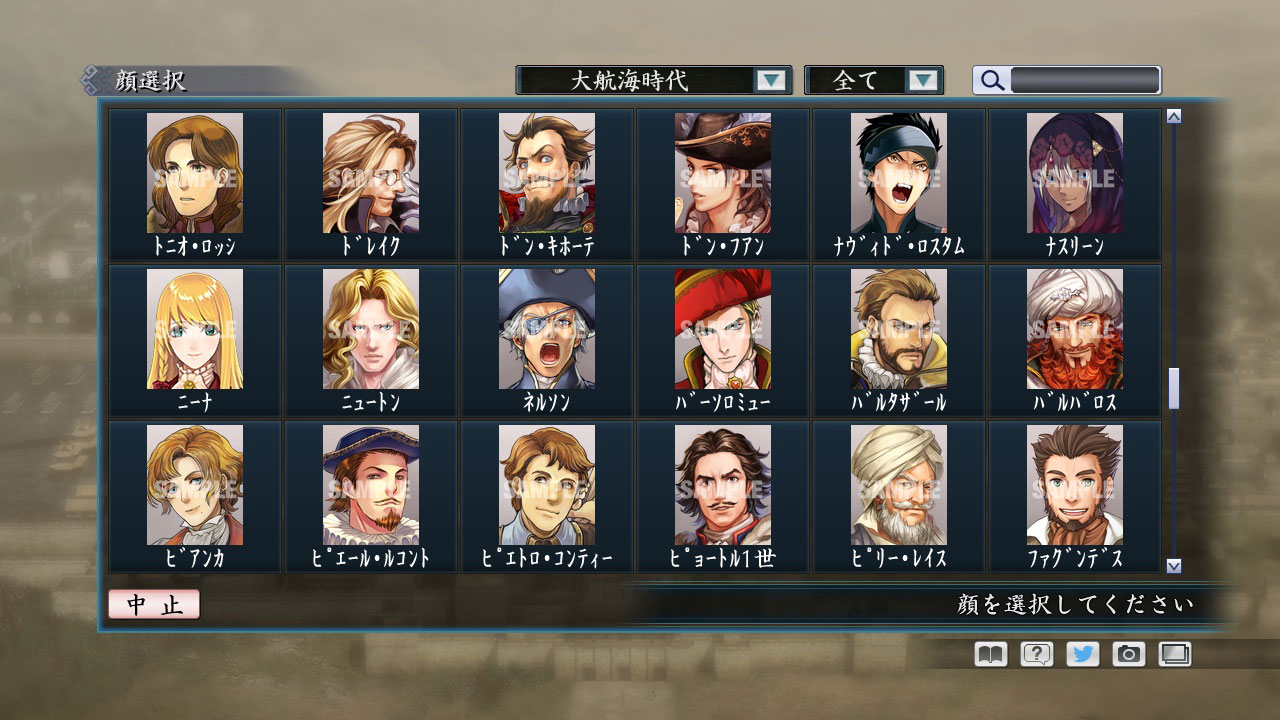Select the ドレイク portrait
Viewport: 1280px width, 720px height.
point(370,175)
